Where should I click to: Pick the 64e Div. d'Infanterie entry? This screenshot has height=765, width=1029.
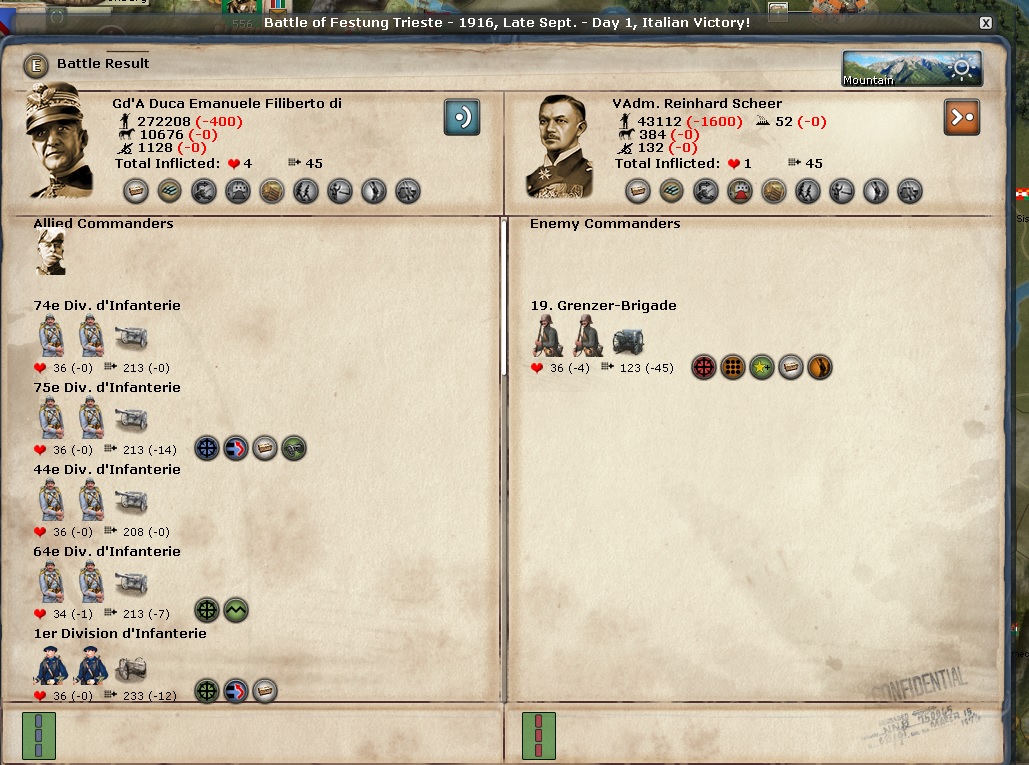point(107,552)
